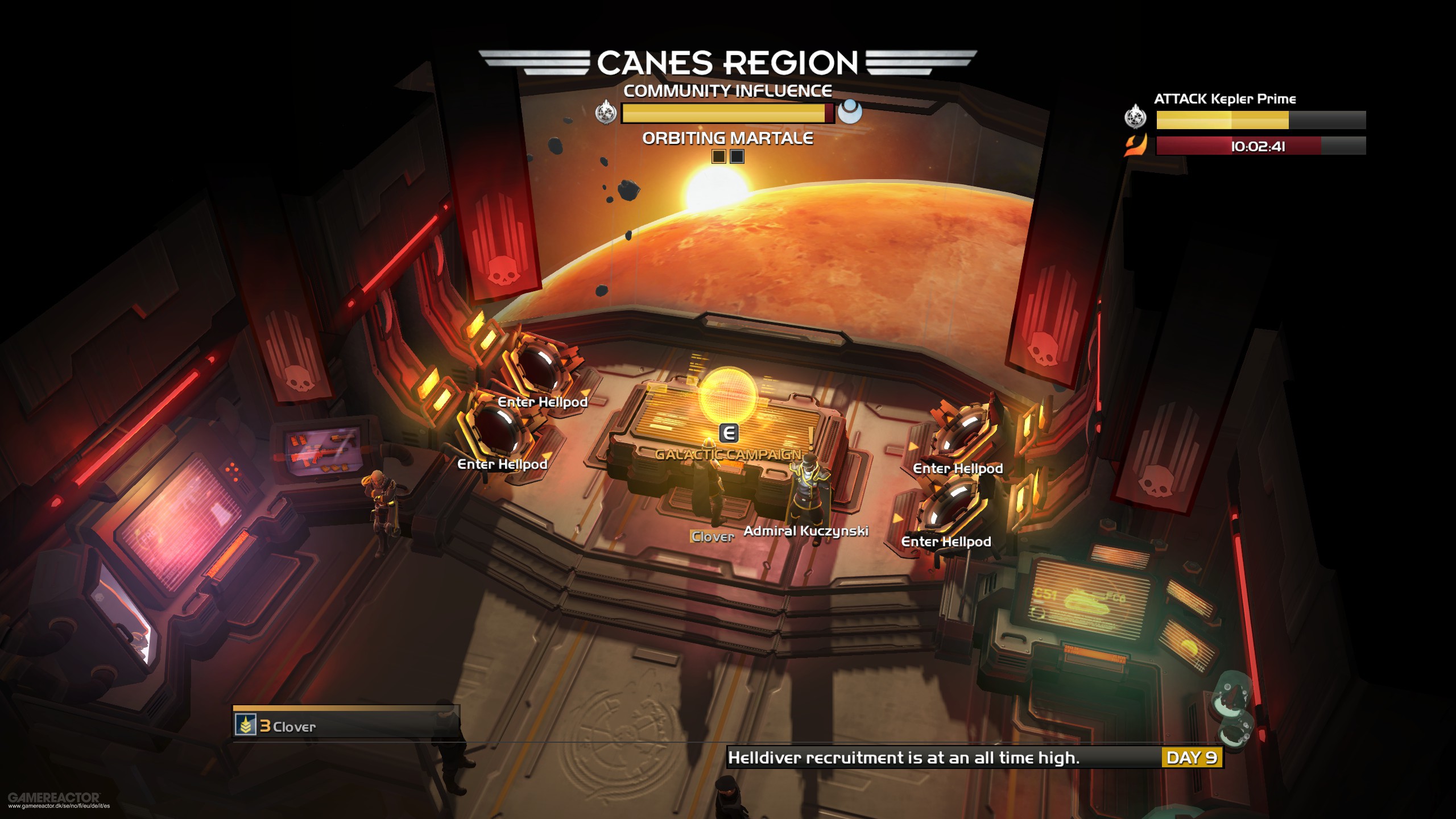The height and width of the screenshot is (819, 1456).
Task: Toggle the dark square marker under Orbiting Martale
Action: (738, 156)
